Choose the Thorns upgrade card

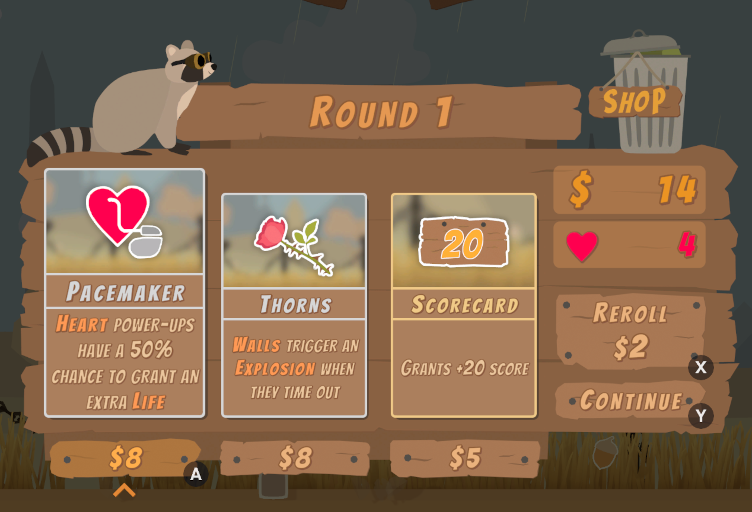pyautogui.click(x=294, y=304)
